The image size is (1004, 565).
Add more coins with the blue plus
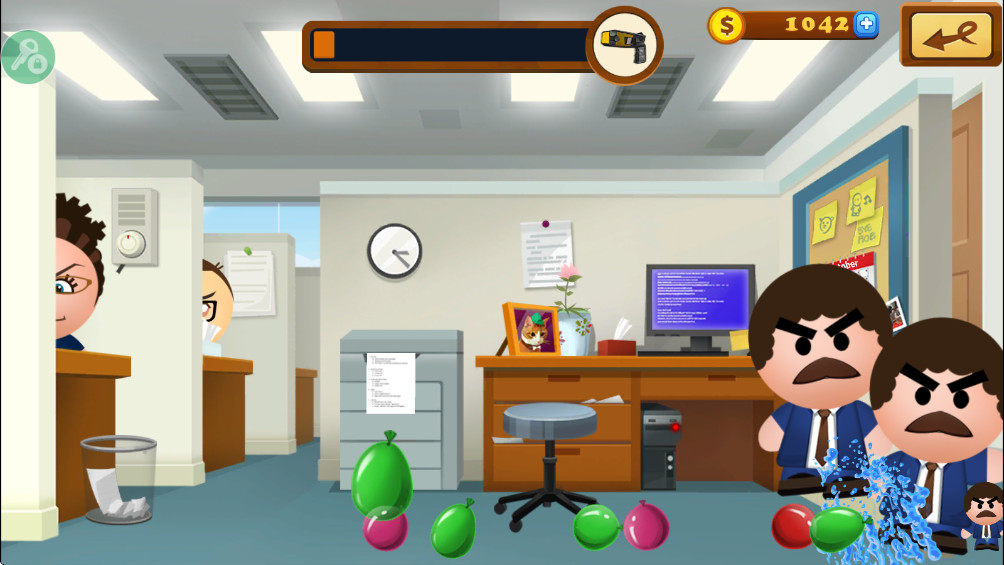(x=866, y=25)
